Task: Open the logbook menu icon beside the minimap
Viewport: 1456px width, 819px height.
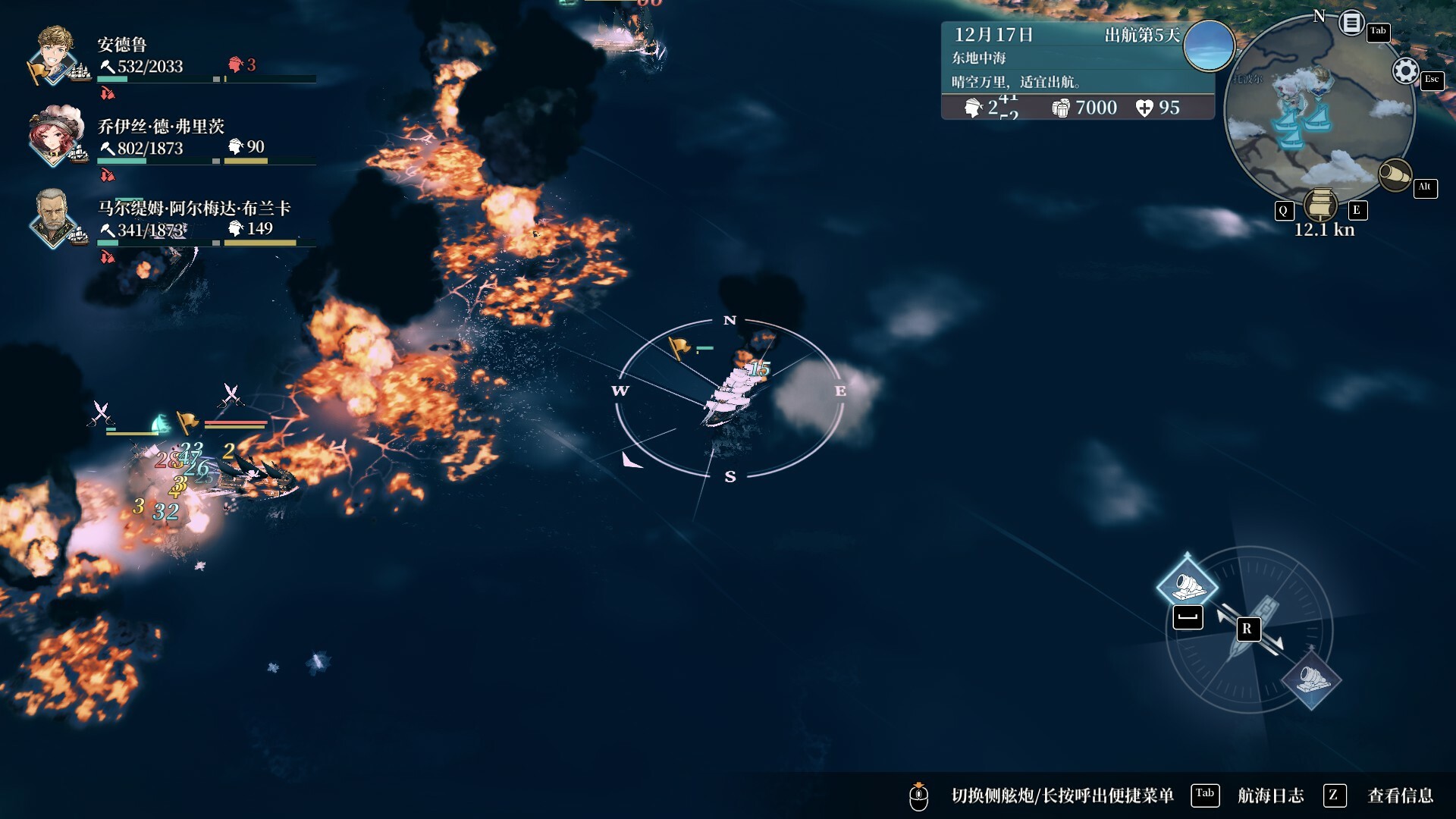Action: [x=1351, y=23]
